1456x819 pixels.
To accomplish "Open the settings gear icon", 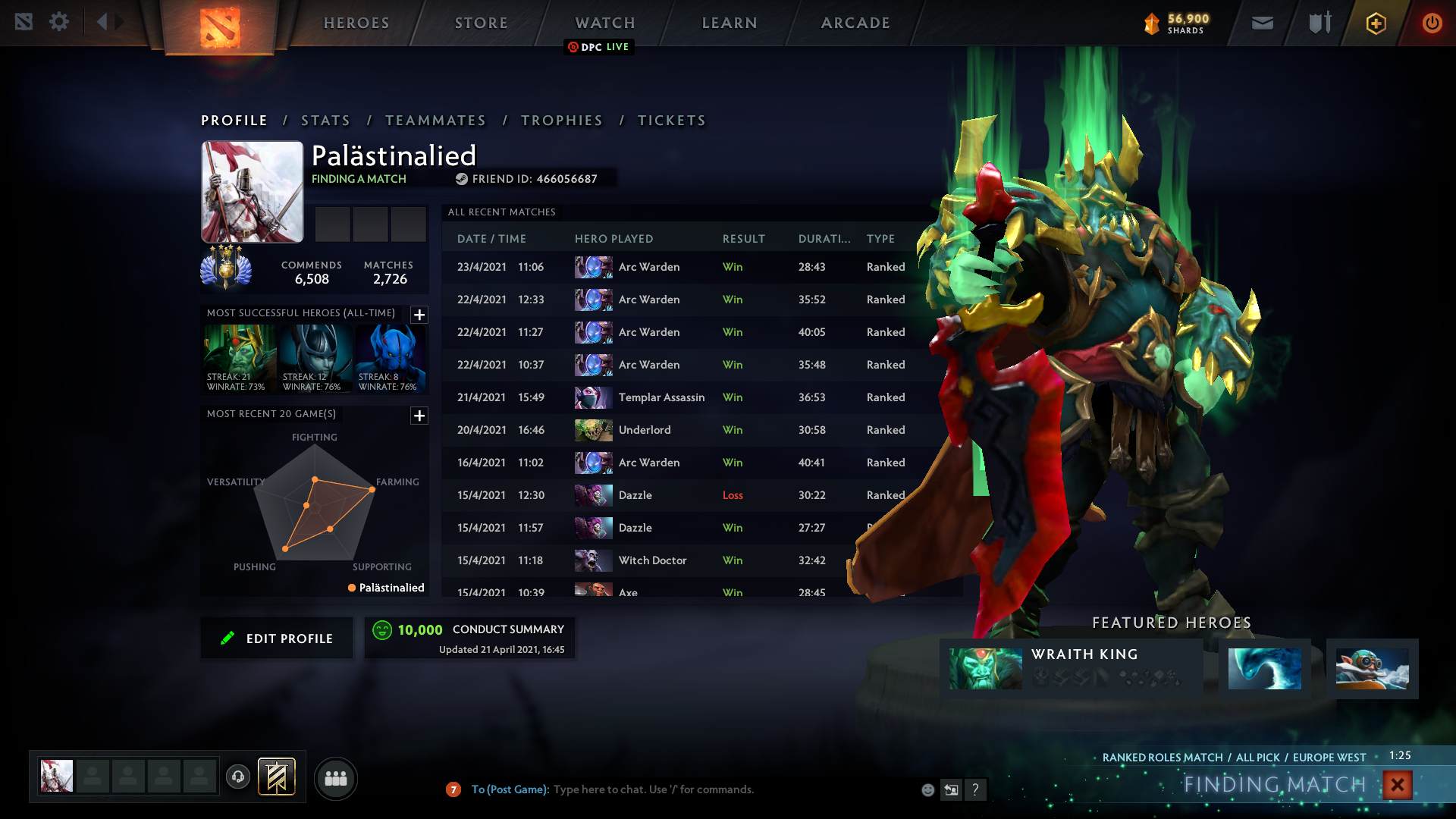I will click(59, 22).
